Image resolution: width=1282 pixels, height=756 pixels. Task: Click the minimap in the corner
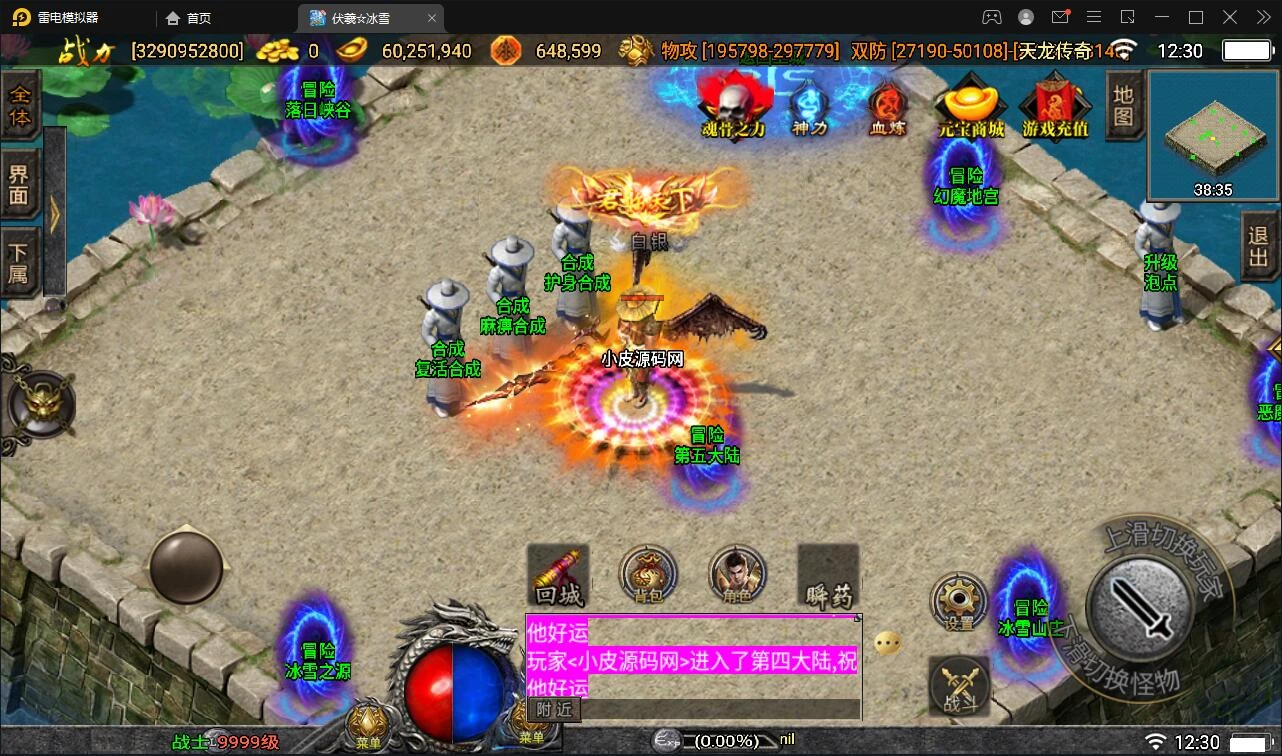[x=1213, y=134]
